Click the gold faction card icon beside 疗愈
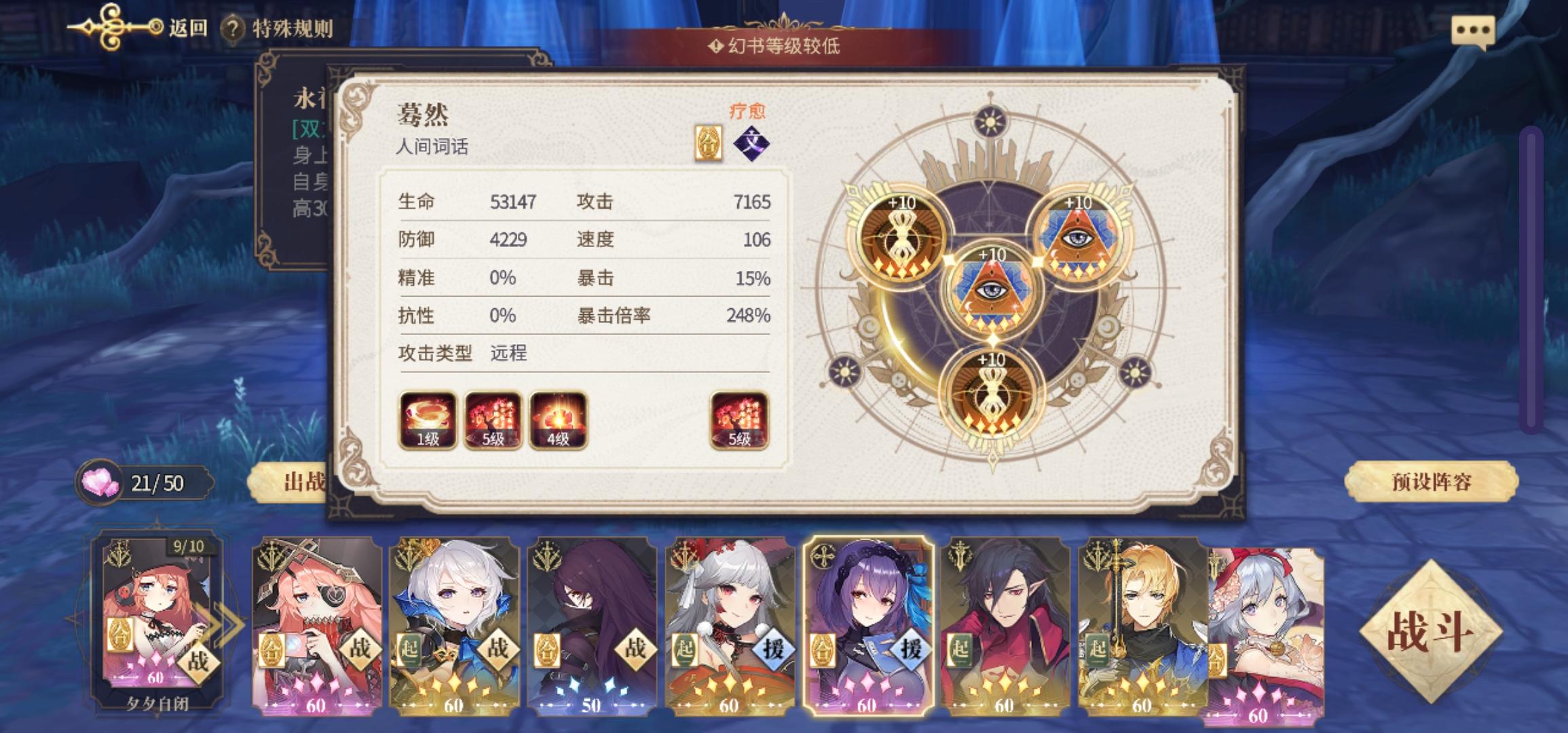The height and width of the screenshot is (733, 1568). click(x=708, y=143)
